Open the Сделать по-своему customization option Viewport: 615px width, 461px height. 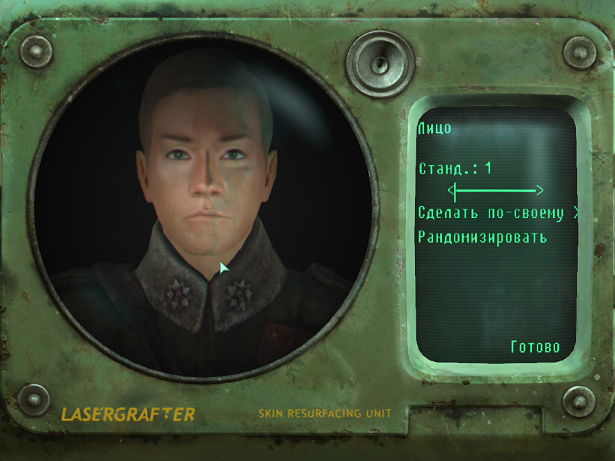(495, 213)
